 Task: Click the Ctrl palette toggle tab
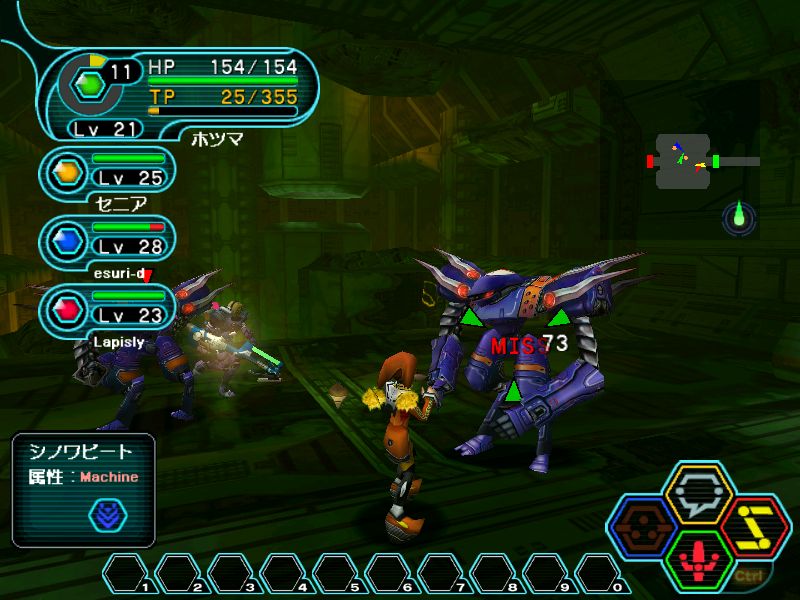click(747, 575)
